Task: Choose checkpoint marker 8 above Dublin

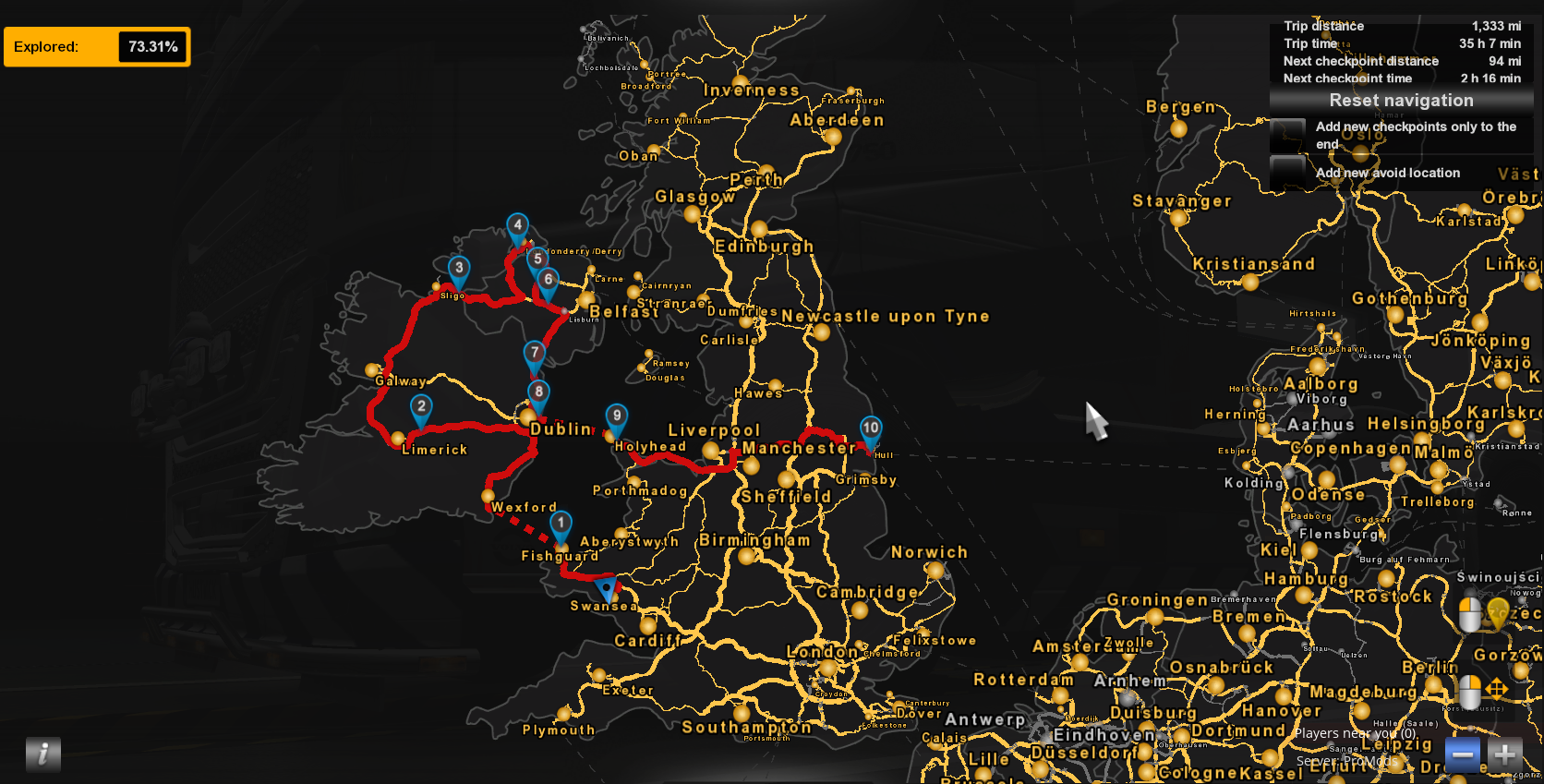Action: point(538,393)
